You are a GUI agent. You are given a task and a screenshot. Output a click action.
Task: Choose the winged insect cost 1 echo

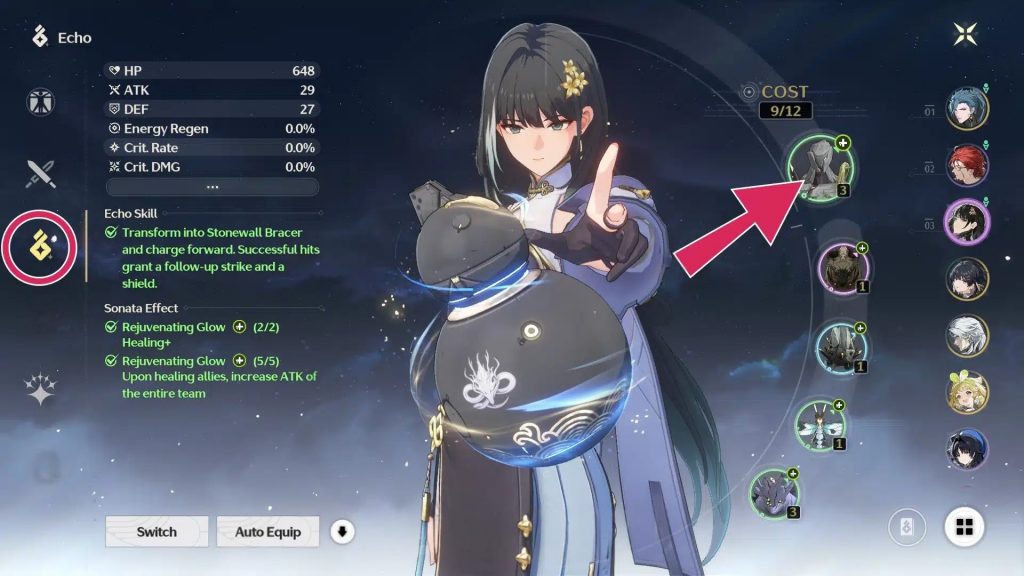coord(821,426)
